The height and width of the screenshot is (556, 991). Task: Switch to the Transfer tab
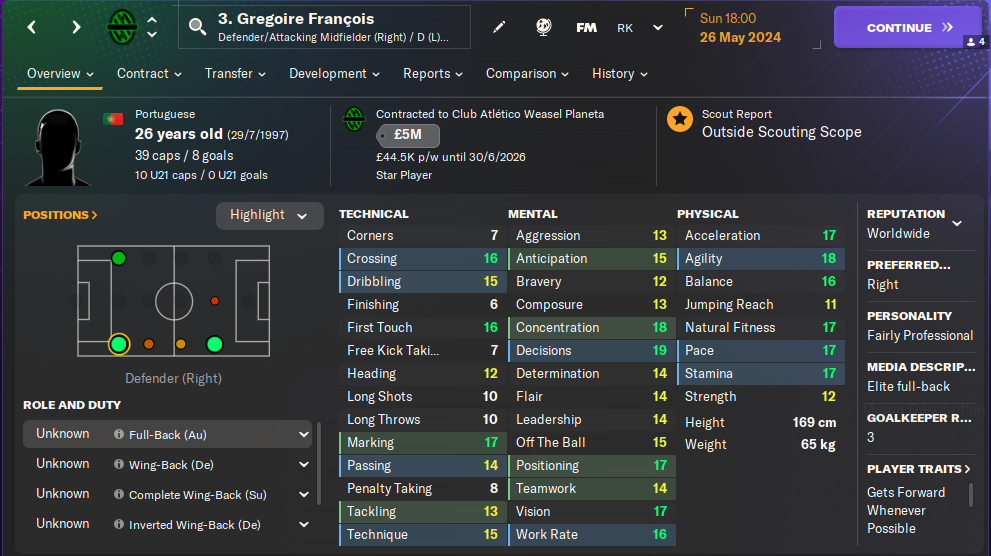(235, 74)
